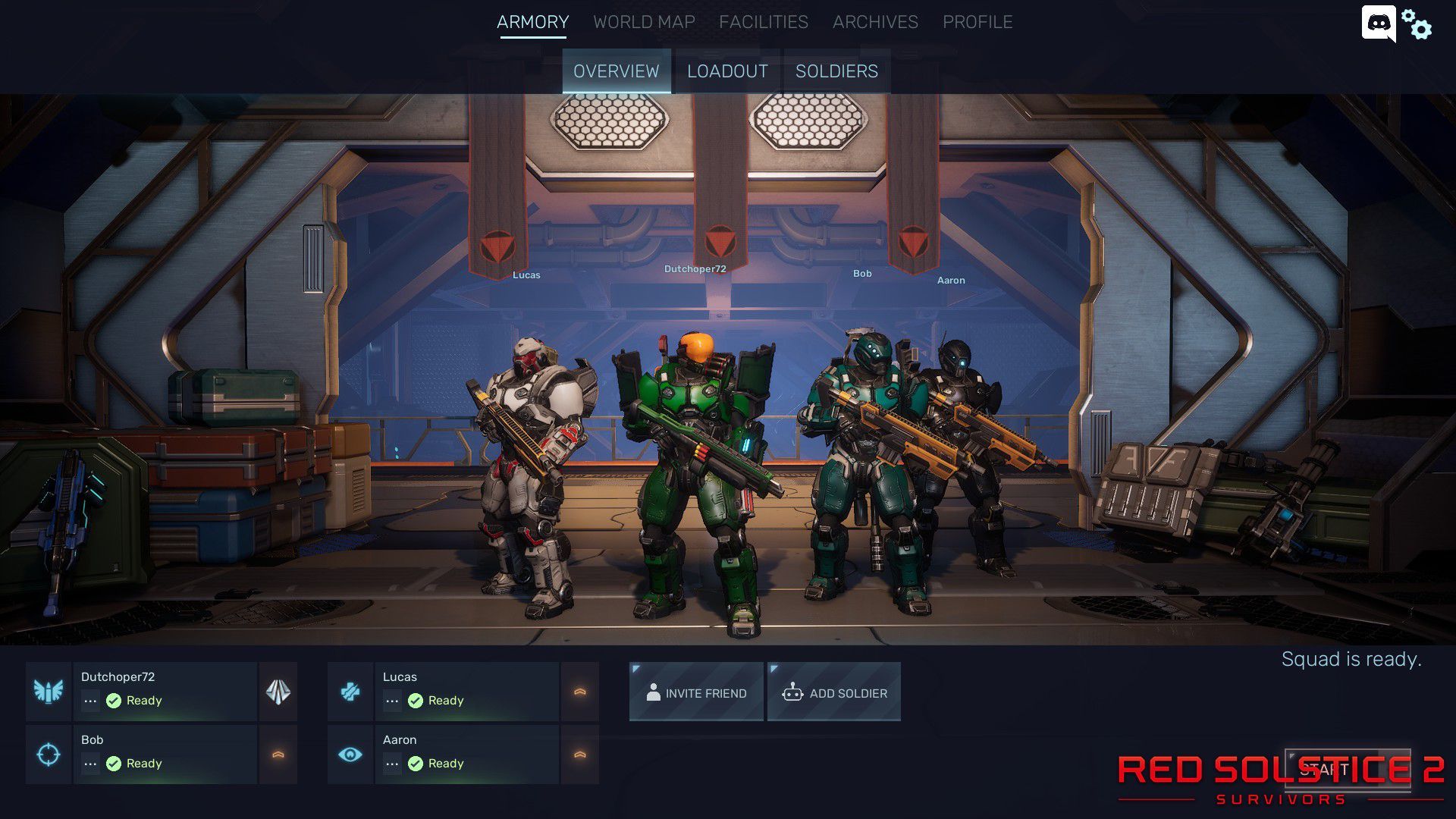Add a soldier to the squad
Screen dimensions: 1456x819
tap(834, 692)
